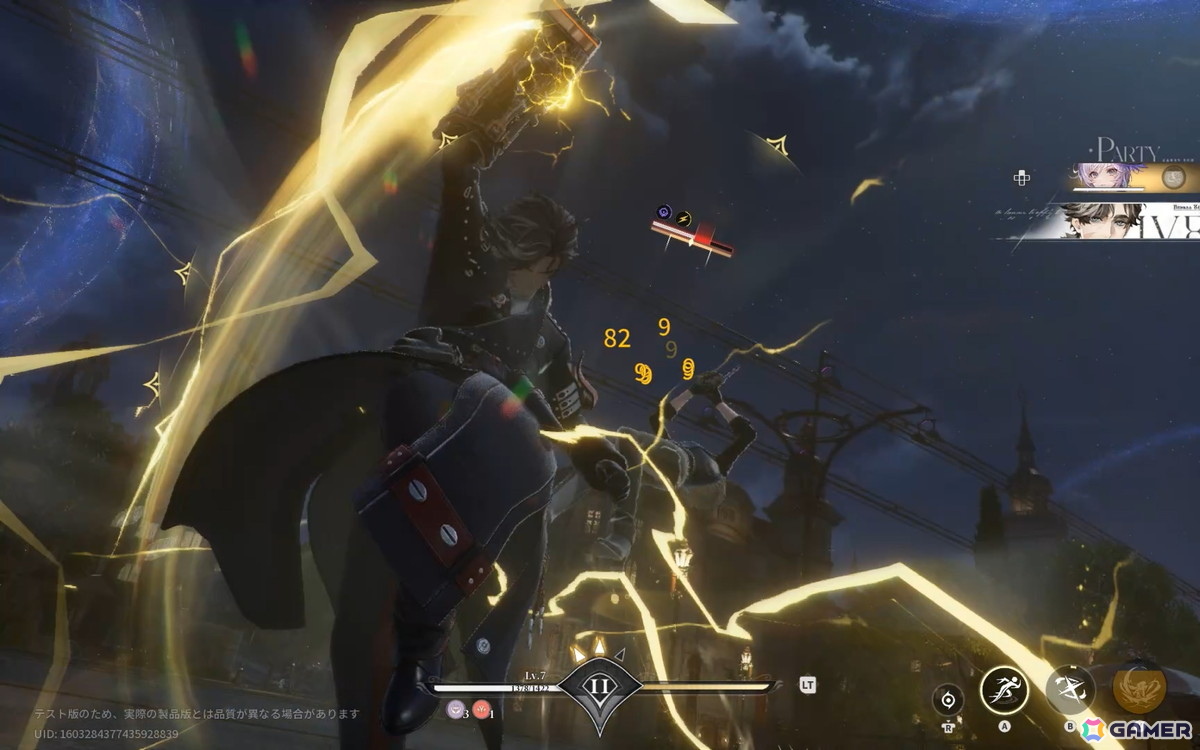
Task: Use the spinning slash skill icon
Action: [x=1070, y=689]
